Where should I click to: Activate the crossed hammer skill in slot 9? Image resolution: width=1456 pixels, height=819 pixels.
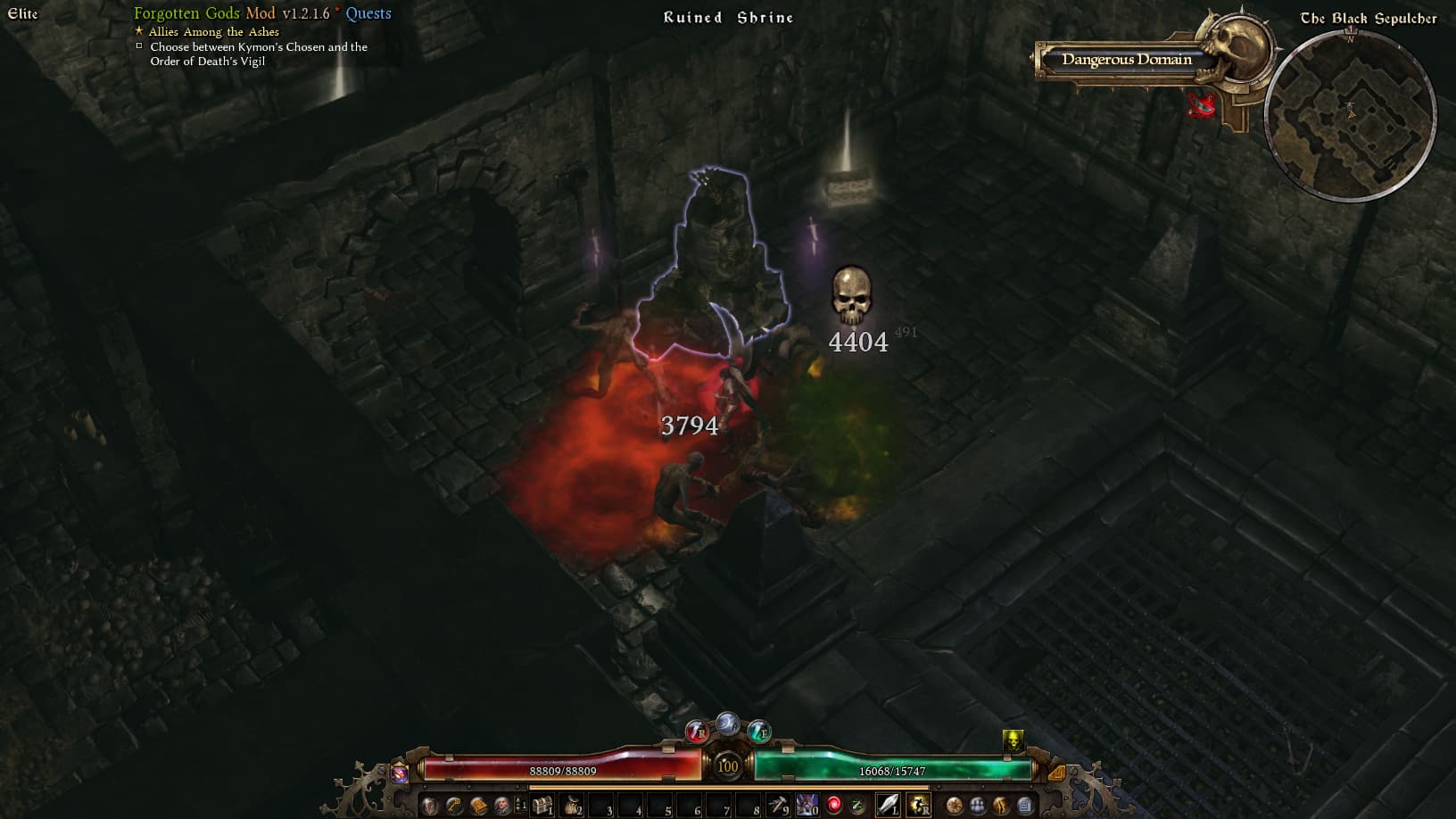pos(778,806)
